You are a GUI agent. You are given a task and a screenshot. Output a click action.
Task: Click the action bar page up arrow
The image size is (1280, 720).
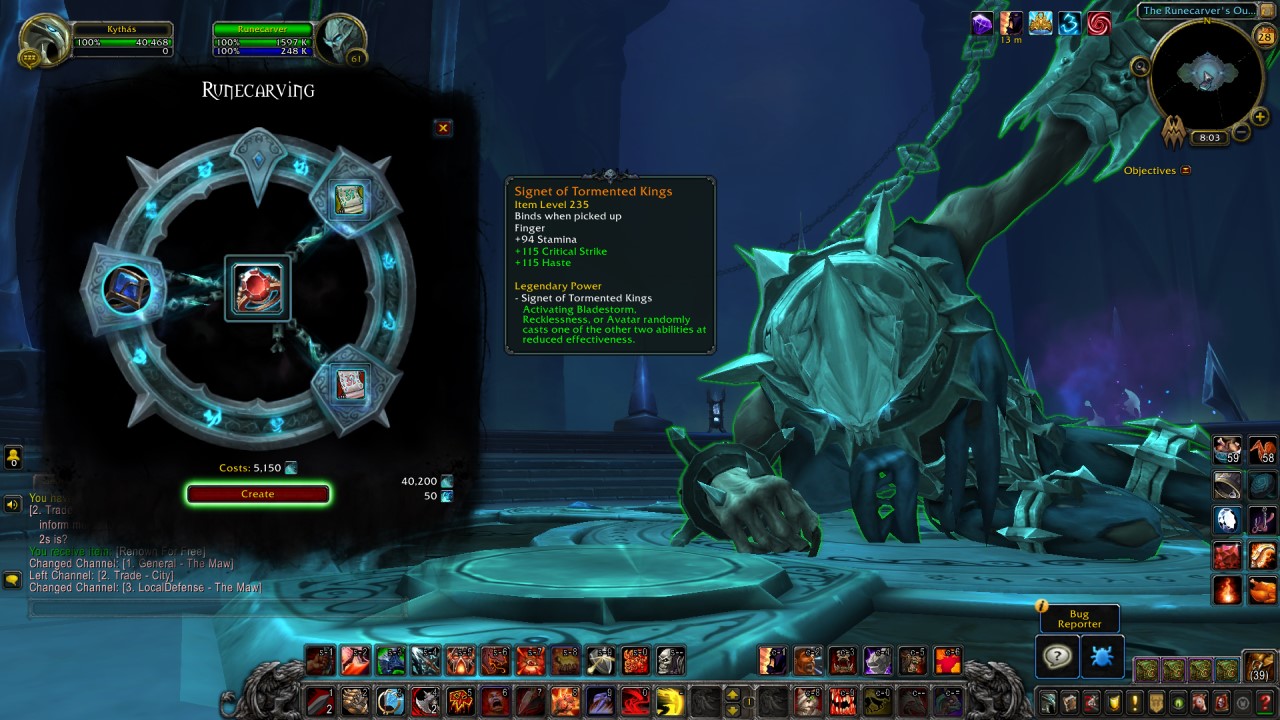tap(733, 695)
